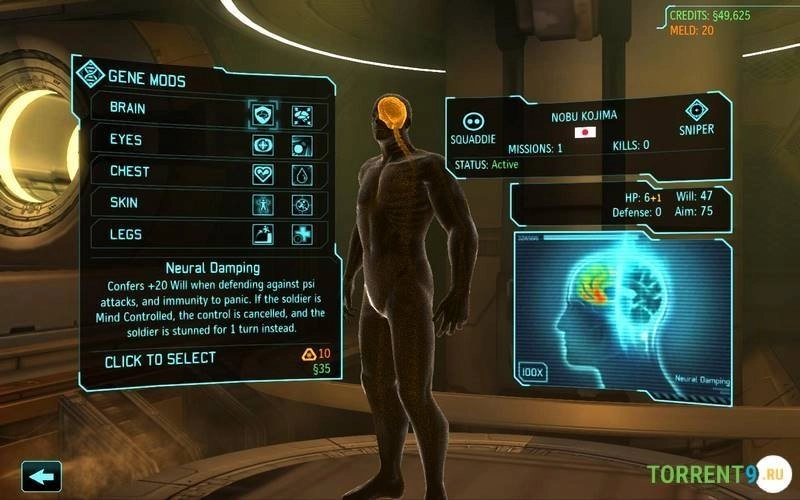Pick the human figure Skin mod icon

263,205
